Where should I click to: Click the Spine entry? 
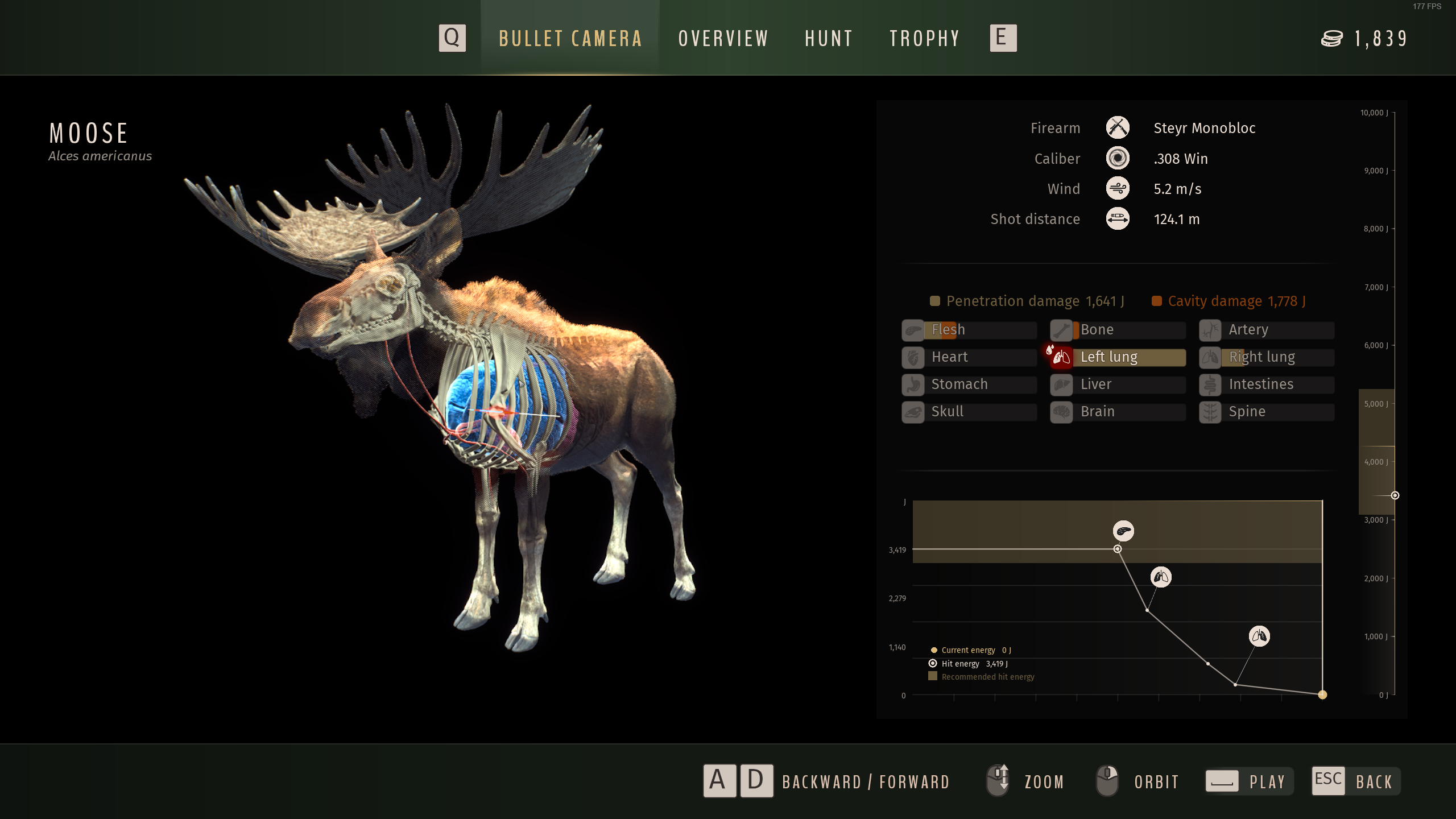coord(1267,412)
